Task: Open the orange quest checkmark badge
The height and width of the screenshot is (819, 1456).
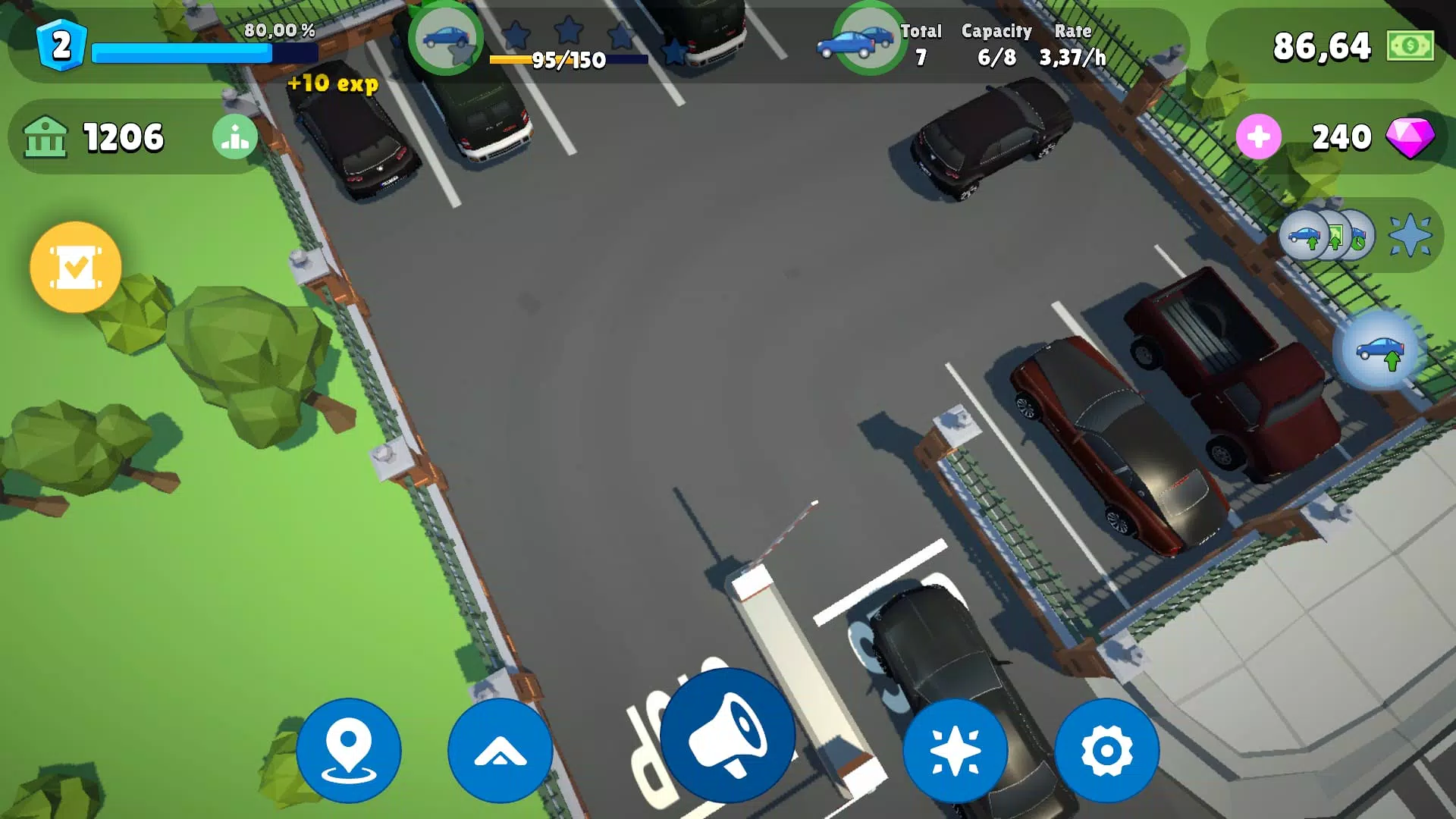Action: (74, 267)
